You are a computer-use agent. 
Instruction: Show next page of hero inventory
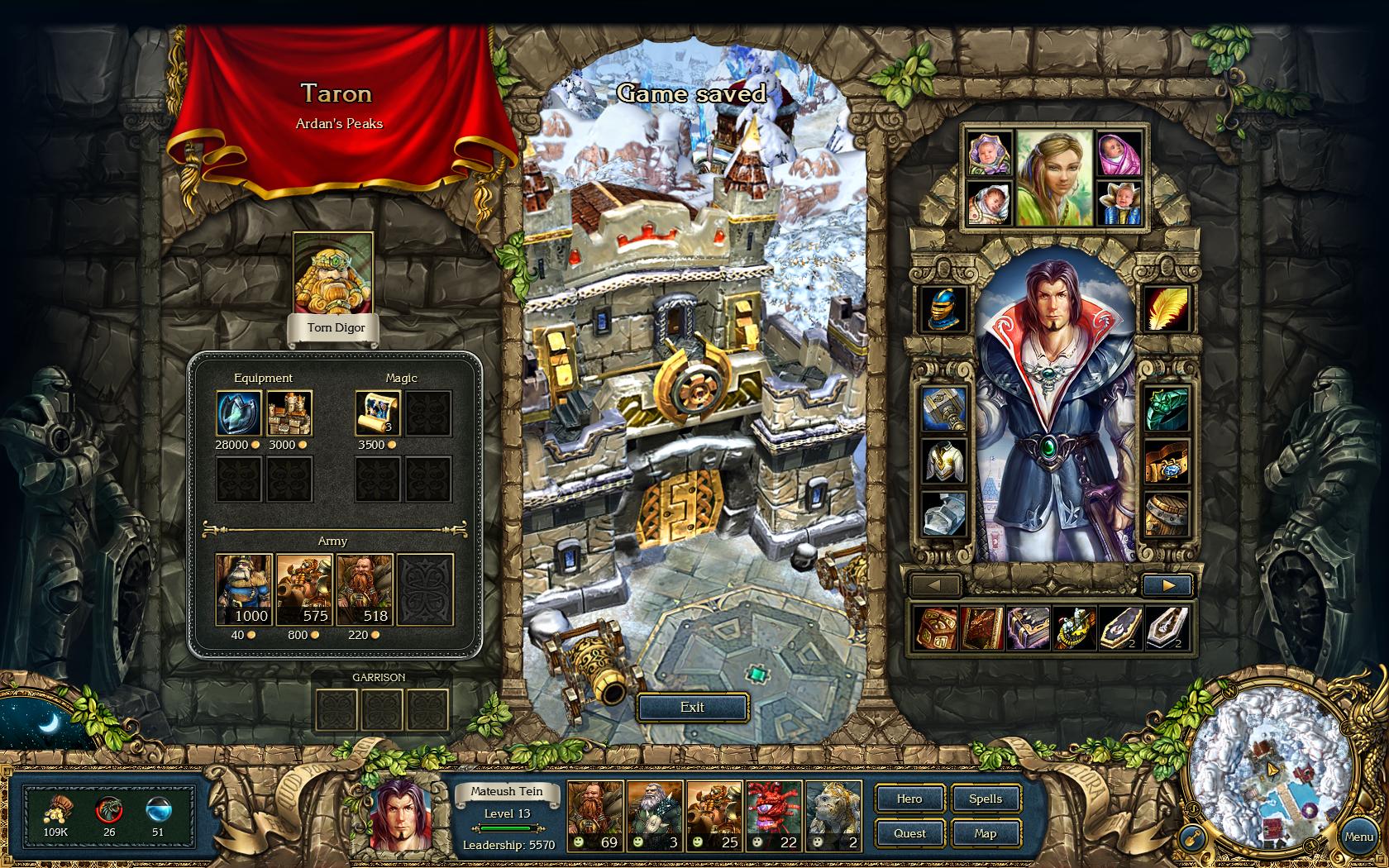click(1167, 585)
